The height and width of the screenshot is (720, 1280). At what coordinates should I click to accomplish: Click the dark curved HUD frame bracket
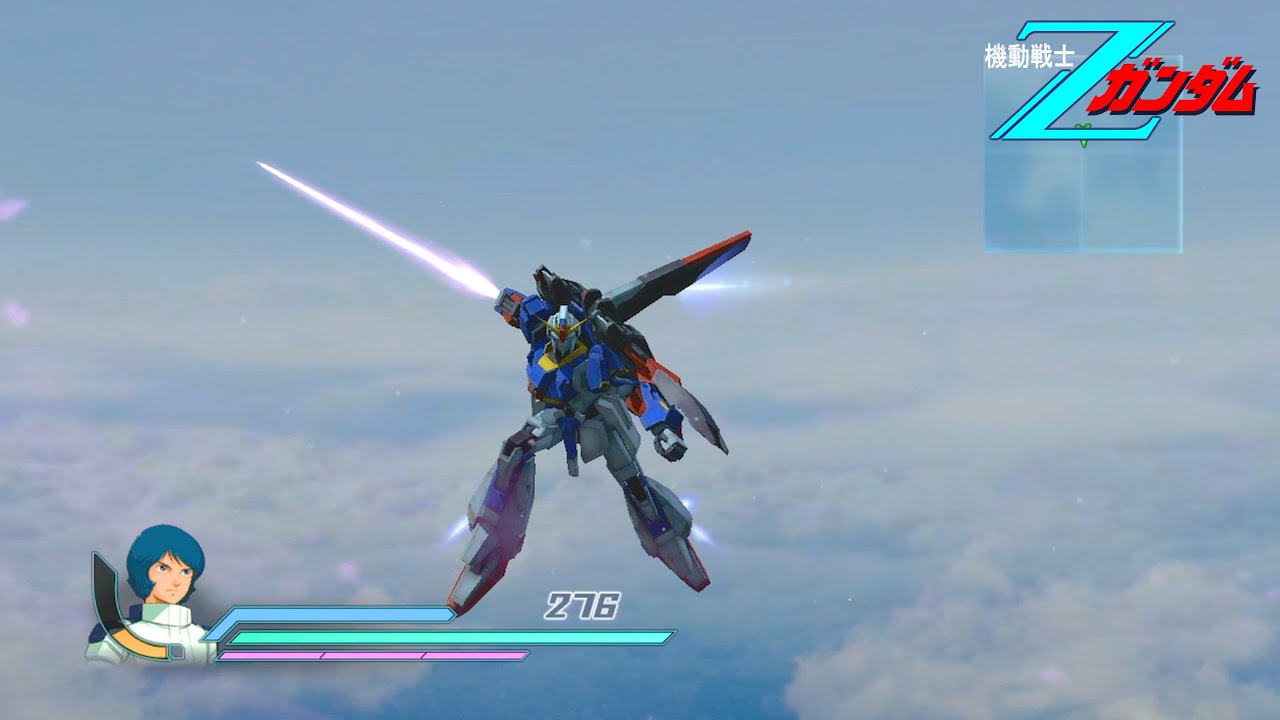[105, 590]
